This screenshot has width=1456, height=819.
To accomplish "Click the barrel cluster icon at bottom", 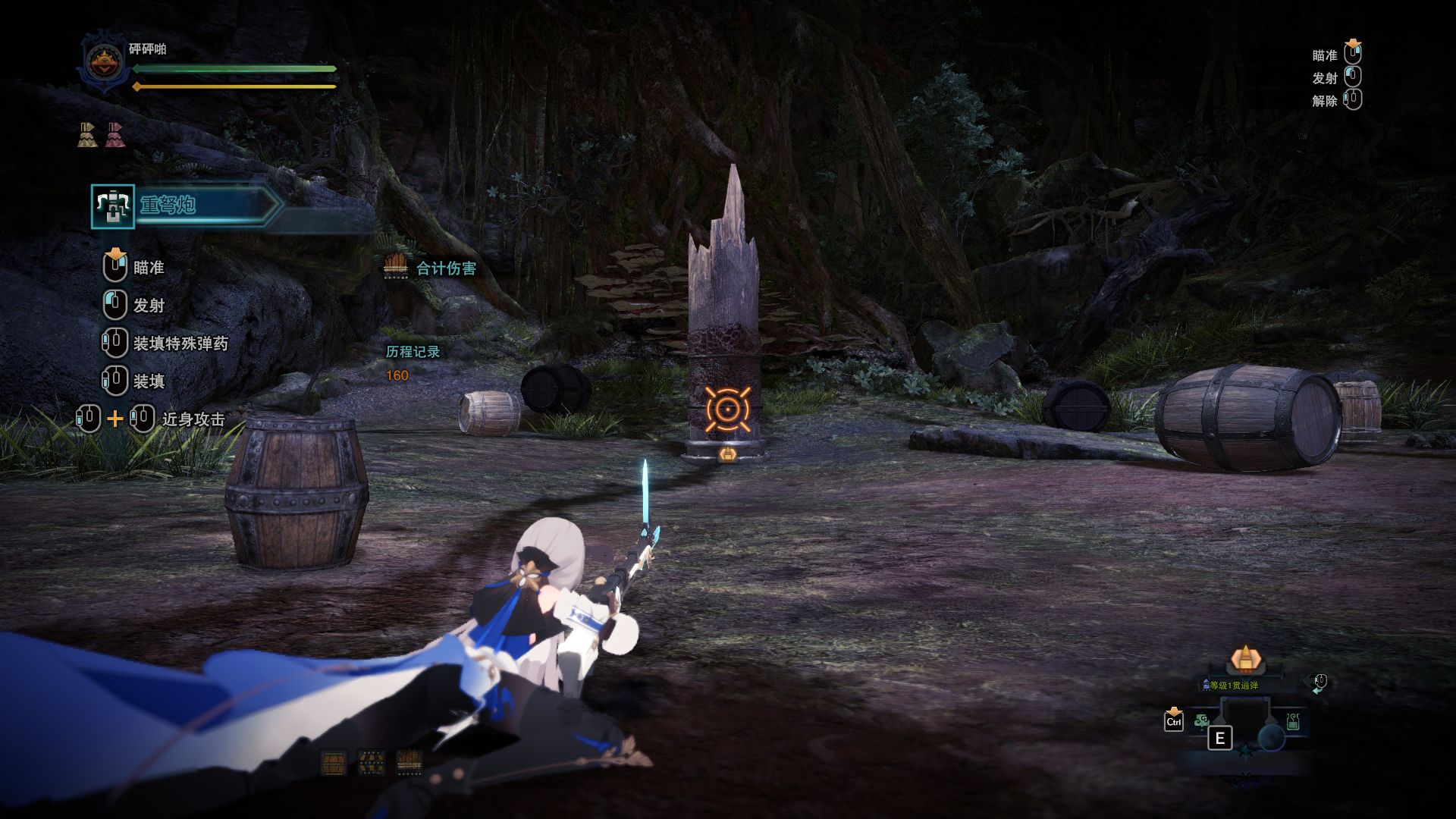I will tap(371, 761).
